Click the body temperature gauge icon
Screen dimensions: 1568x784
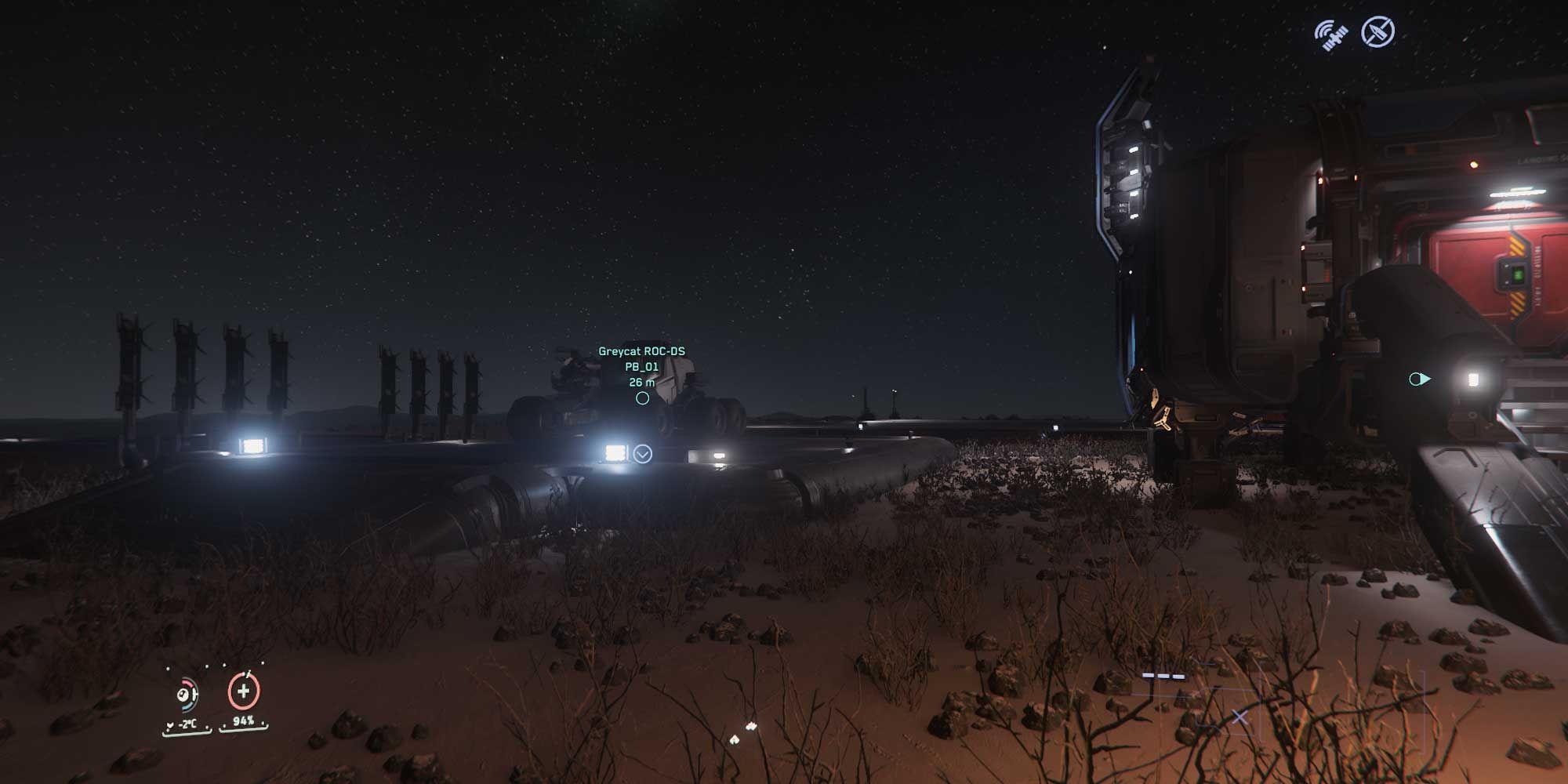tap(184, 695)
